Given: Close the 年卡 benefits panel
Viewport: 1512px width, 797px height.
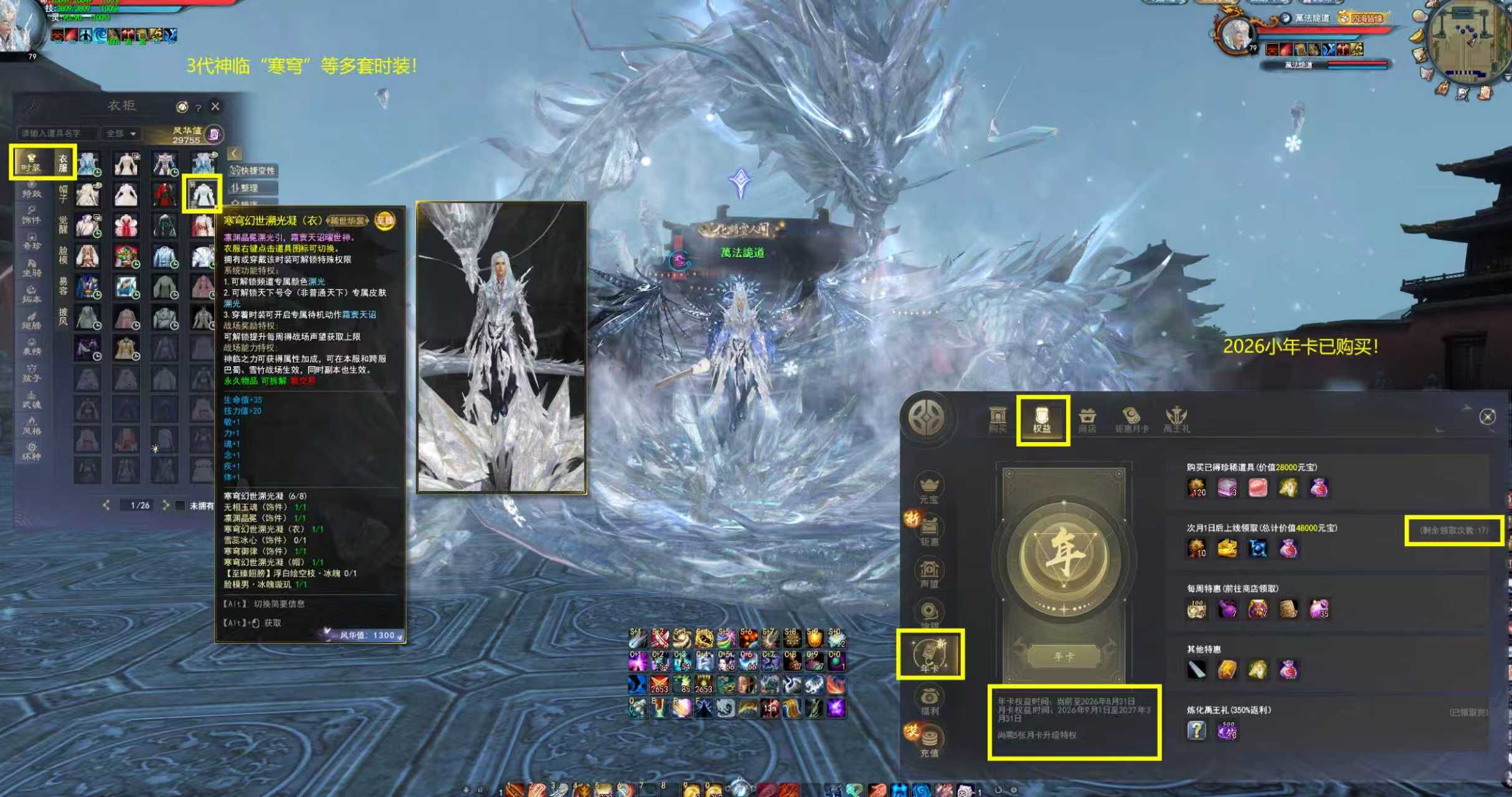Looking at the screenshot, I should pyautogui.click(x=1487, y=417).
